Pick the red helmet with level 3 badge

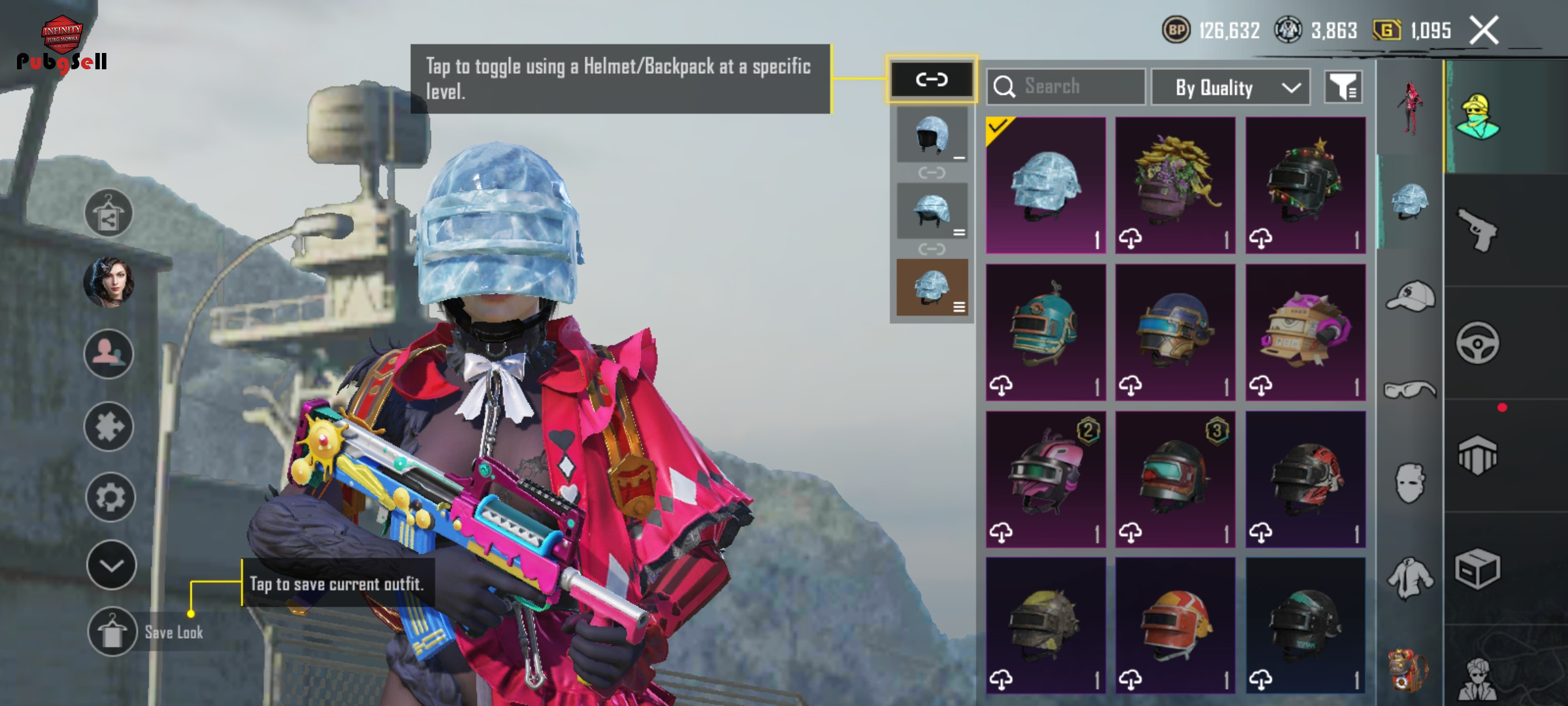coord(1175,479)
